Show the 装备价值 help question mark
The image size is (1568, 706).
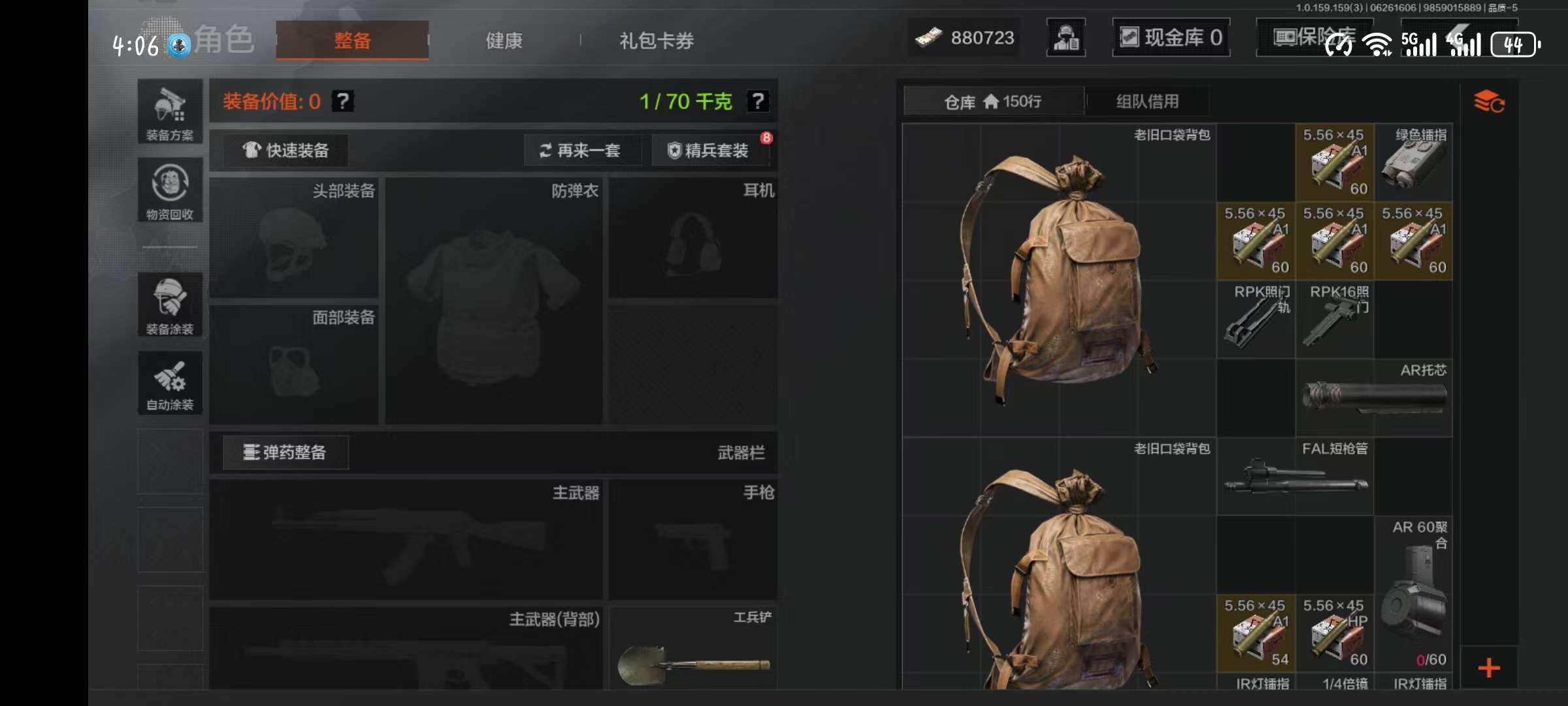(x=343, y=101)
